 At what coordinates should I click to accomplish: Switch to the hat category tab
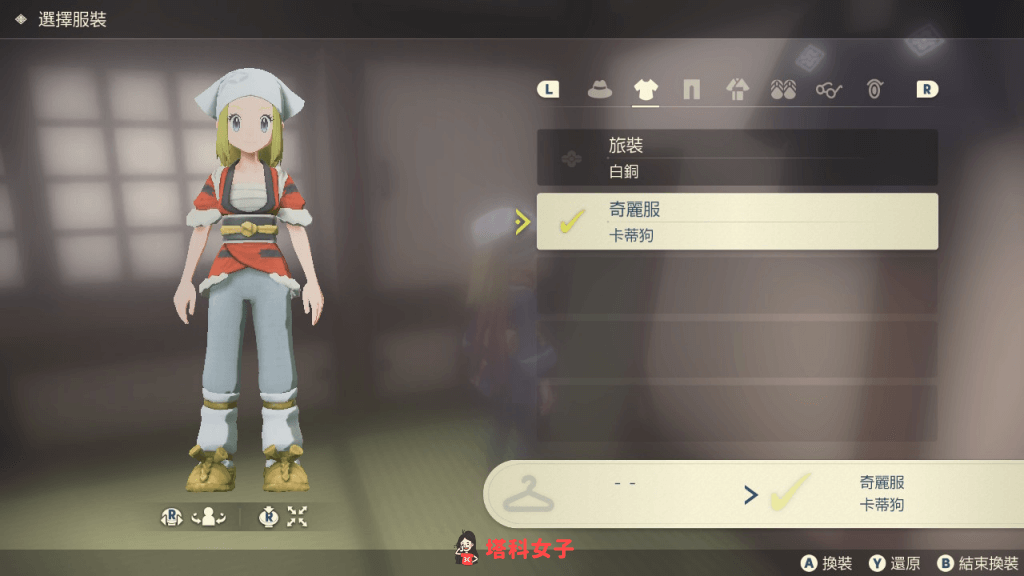click(600, 90)
